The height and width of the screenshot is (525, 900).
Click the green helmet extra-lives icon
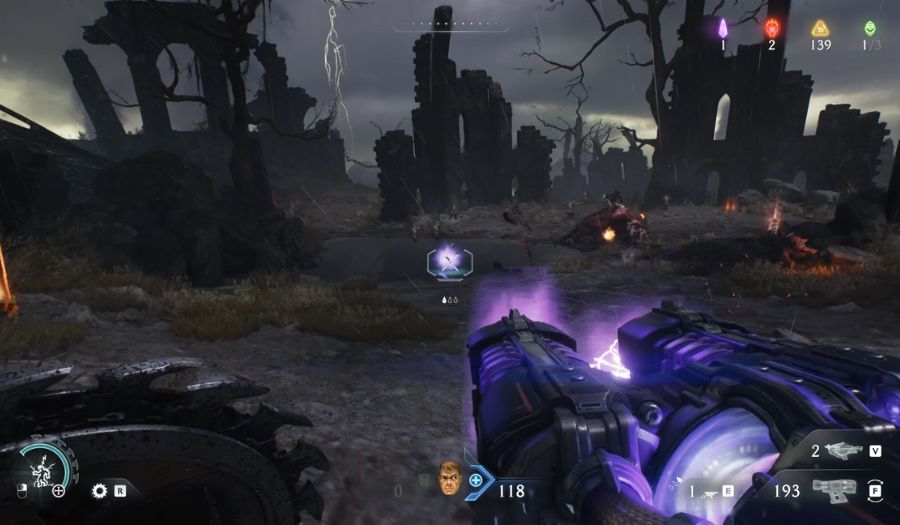coord(870,28)
